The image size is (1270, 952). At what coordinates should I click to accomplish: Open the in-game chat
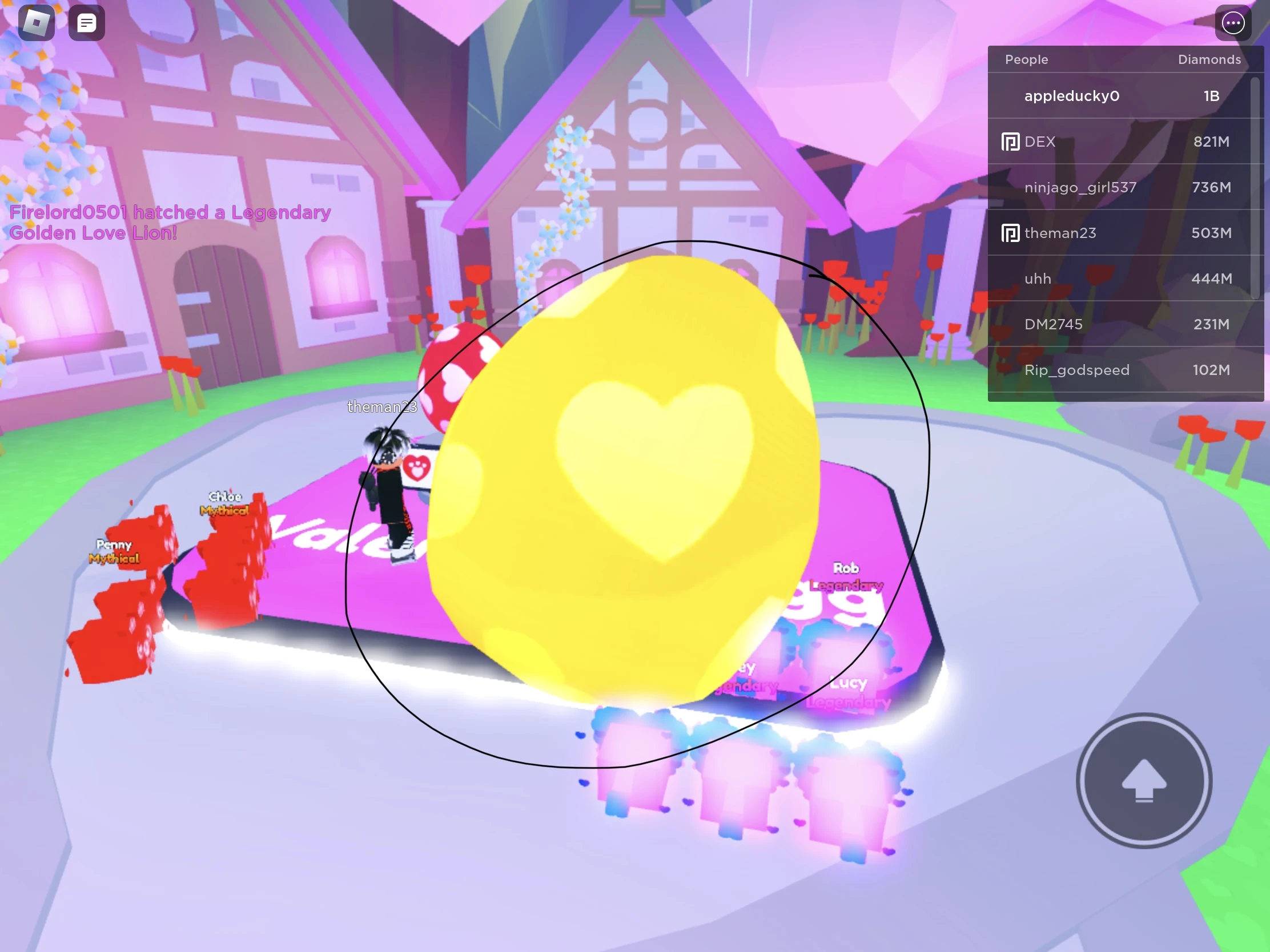point(87,22)
